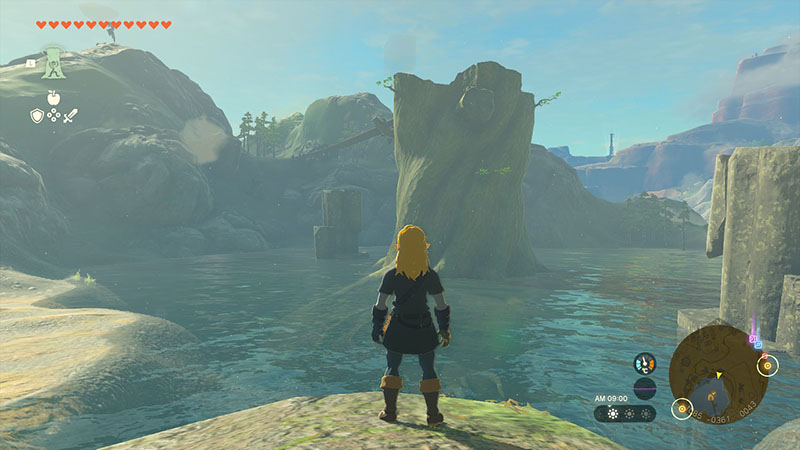800x450 pixels.
Task: Click the four-circle icon between shield and sword
Action: pyautogui.click(x=54, y=116)
